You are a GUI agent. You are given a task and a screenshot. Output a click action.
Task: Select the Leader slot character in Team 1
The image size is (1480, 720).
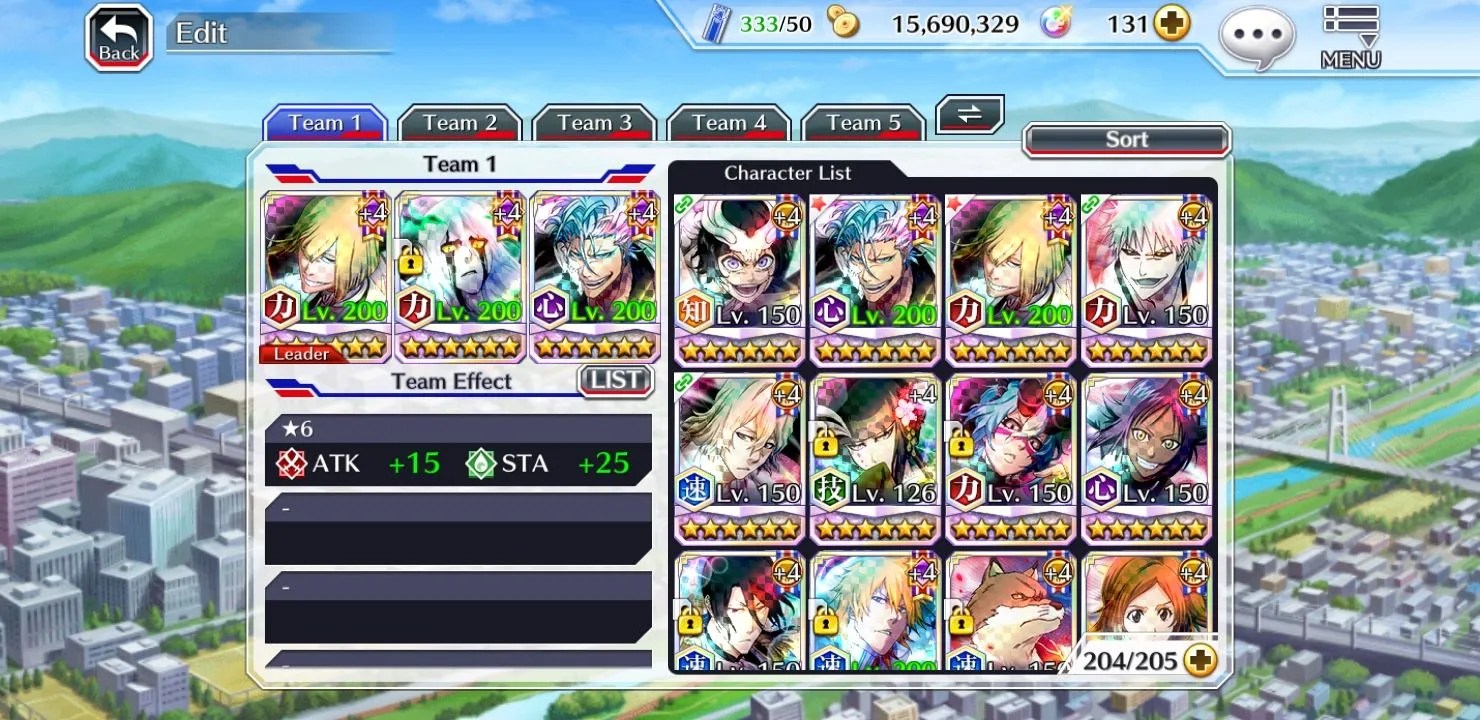click(326, 276)
